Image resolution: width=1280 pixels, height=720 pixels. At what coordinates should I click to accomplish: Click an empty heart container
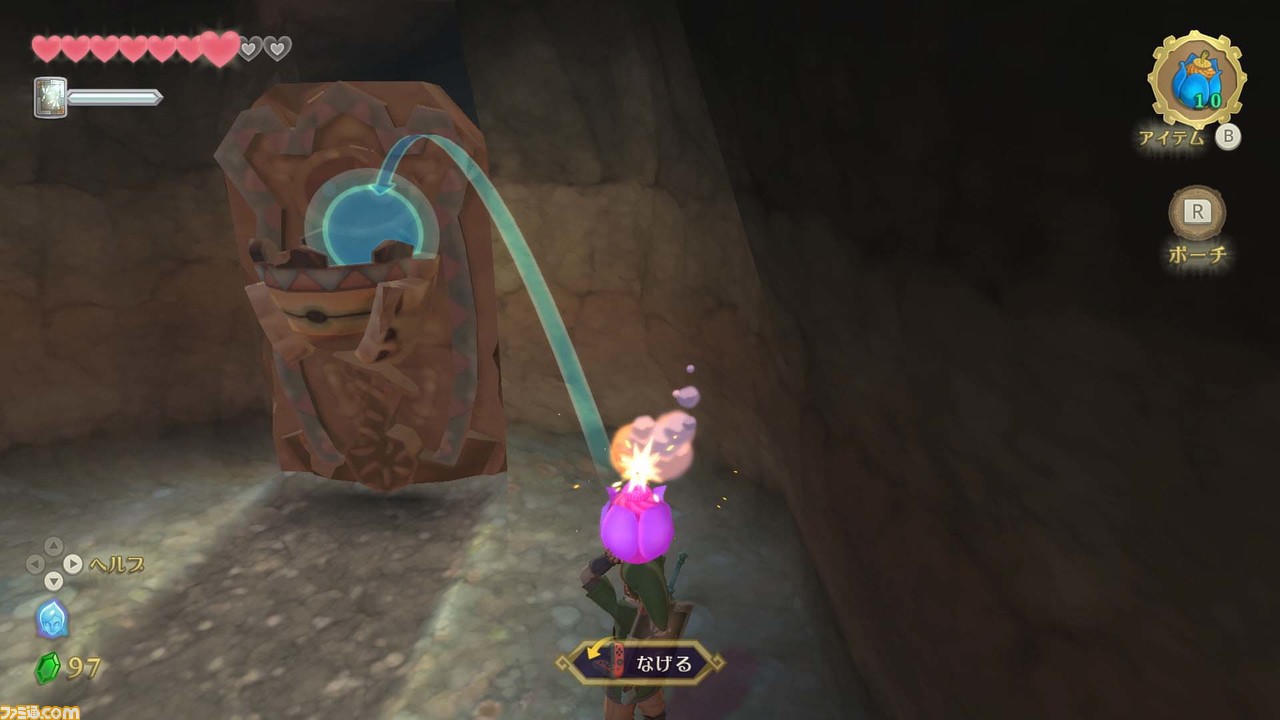click(x=250, y=46)
